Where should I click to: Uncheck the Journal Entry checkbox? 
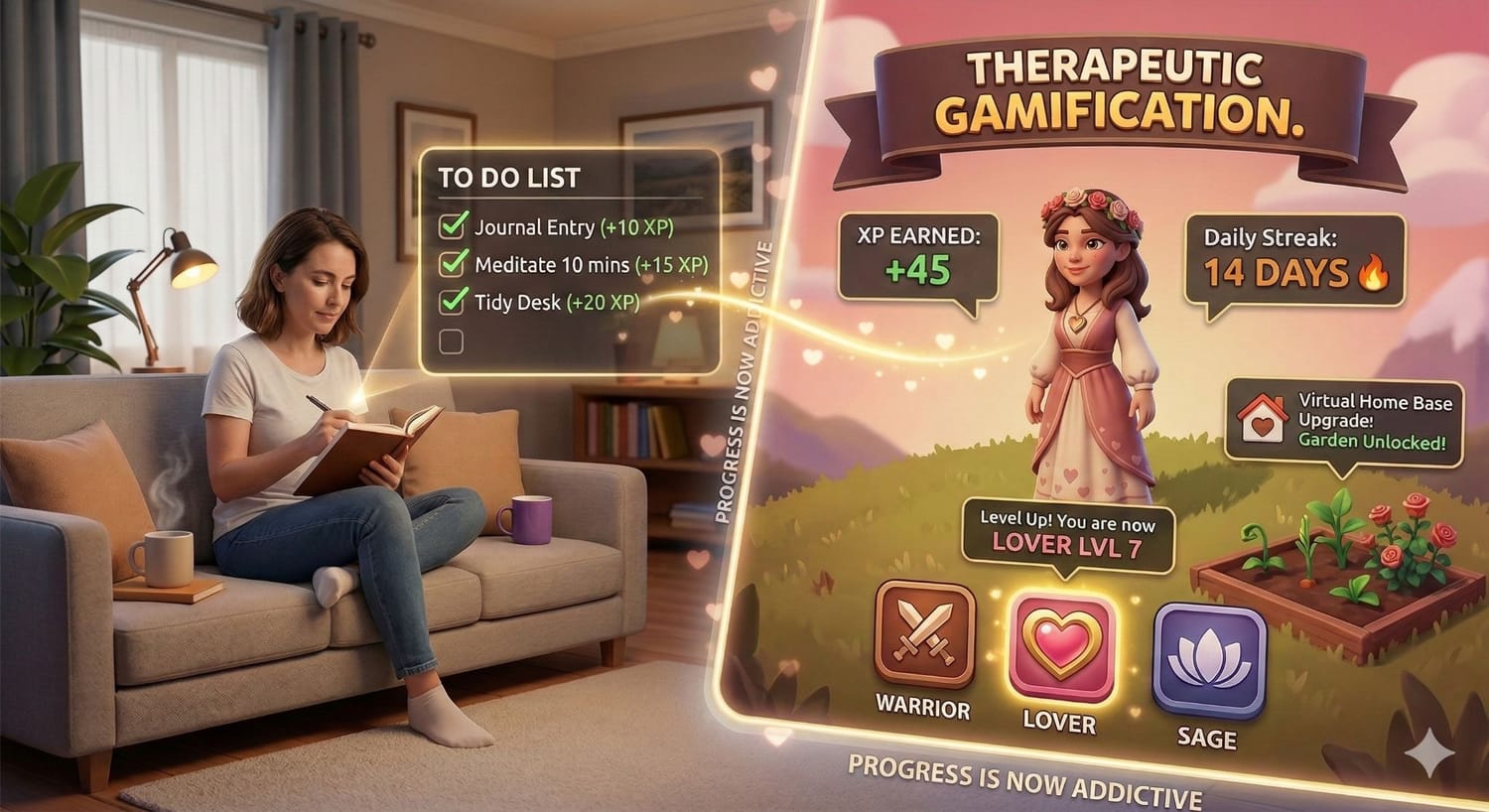(x=453, y=226)
